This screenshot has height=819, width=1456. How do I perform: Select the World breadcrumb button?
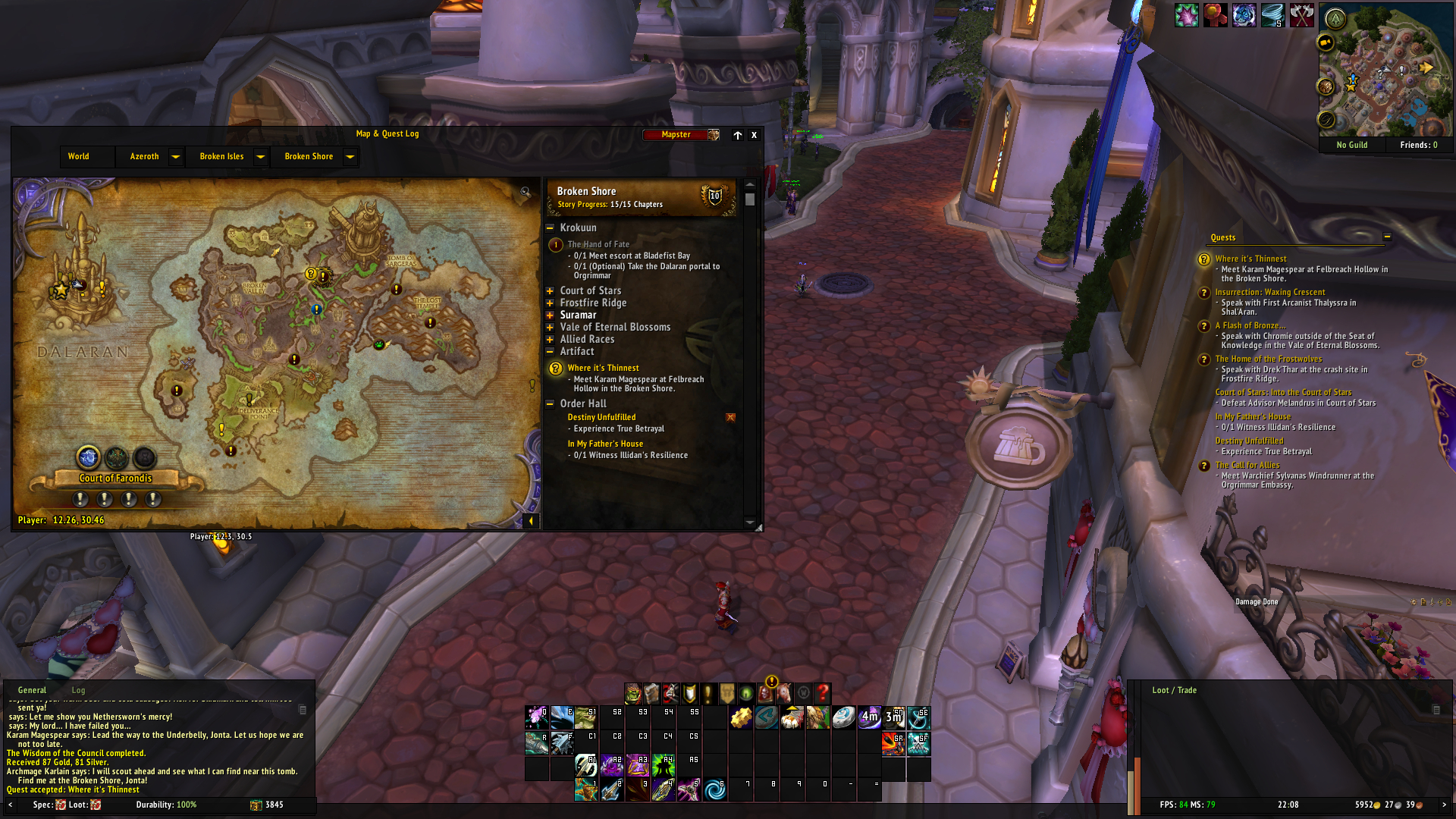pos(79,157)
